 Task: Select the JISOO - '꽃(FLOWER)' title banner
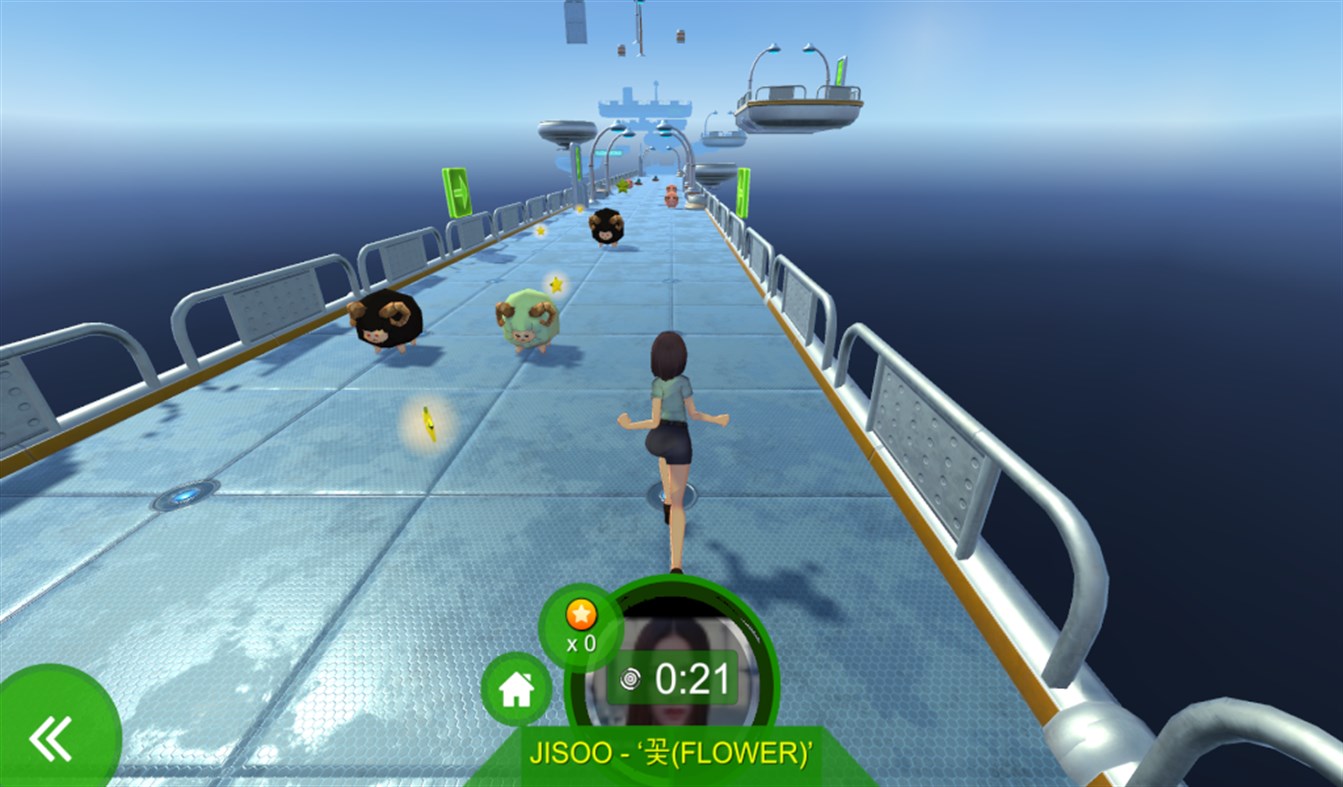pyautogui.click(x=671, y=756)
